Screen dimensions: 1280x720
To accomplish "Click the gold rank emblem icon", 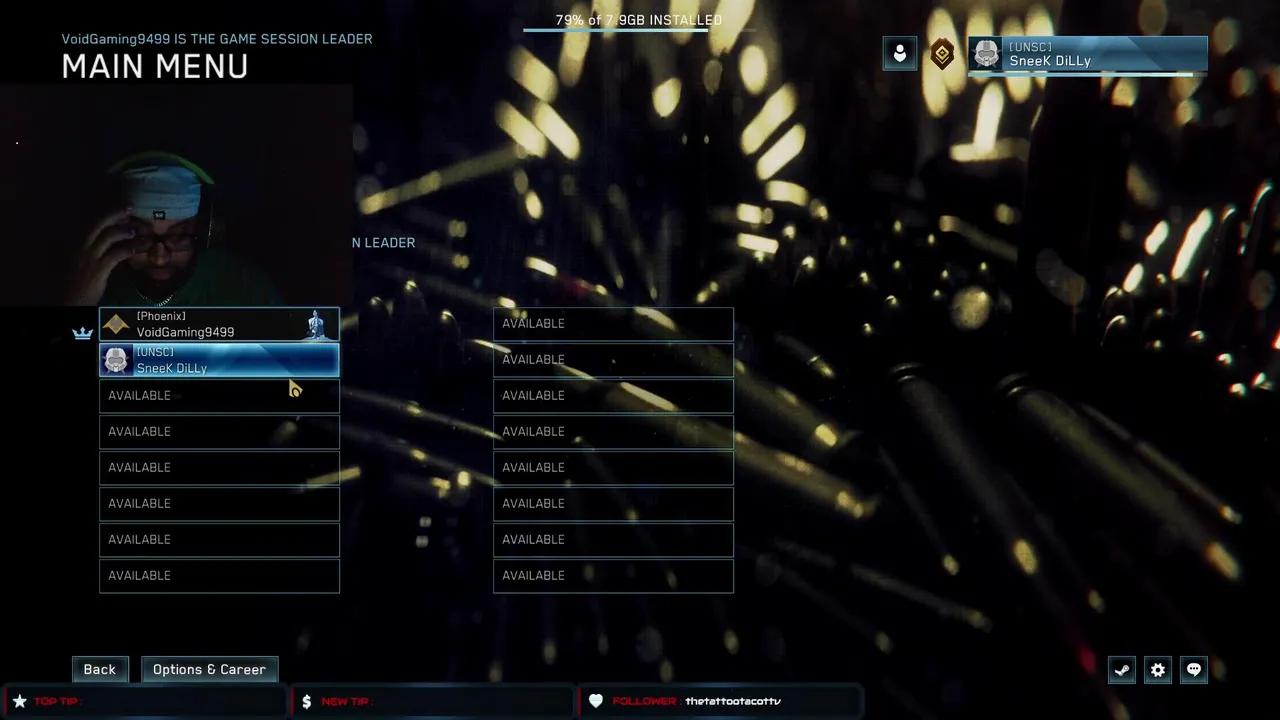I will click(x=942, y=54).
